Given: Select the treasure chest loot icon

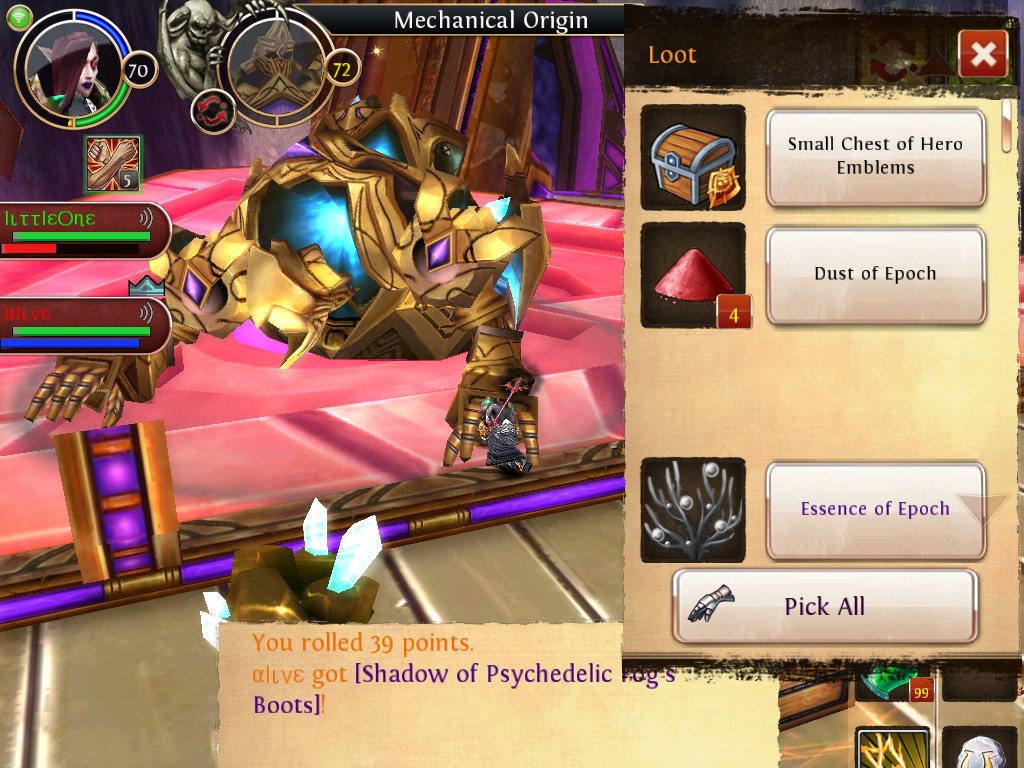Looking at the screenshot, I should [692, 157].
